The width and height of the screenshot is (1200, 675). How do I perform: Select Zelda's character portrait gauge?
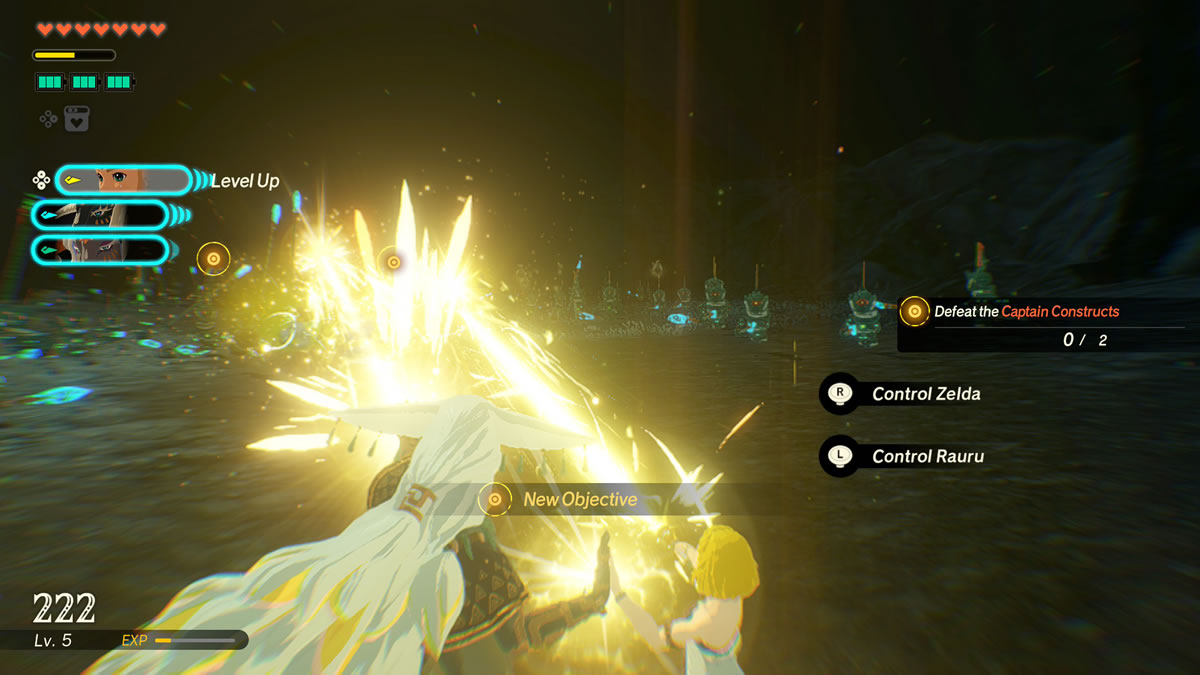pos(123,180)
